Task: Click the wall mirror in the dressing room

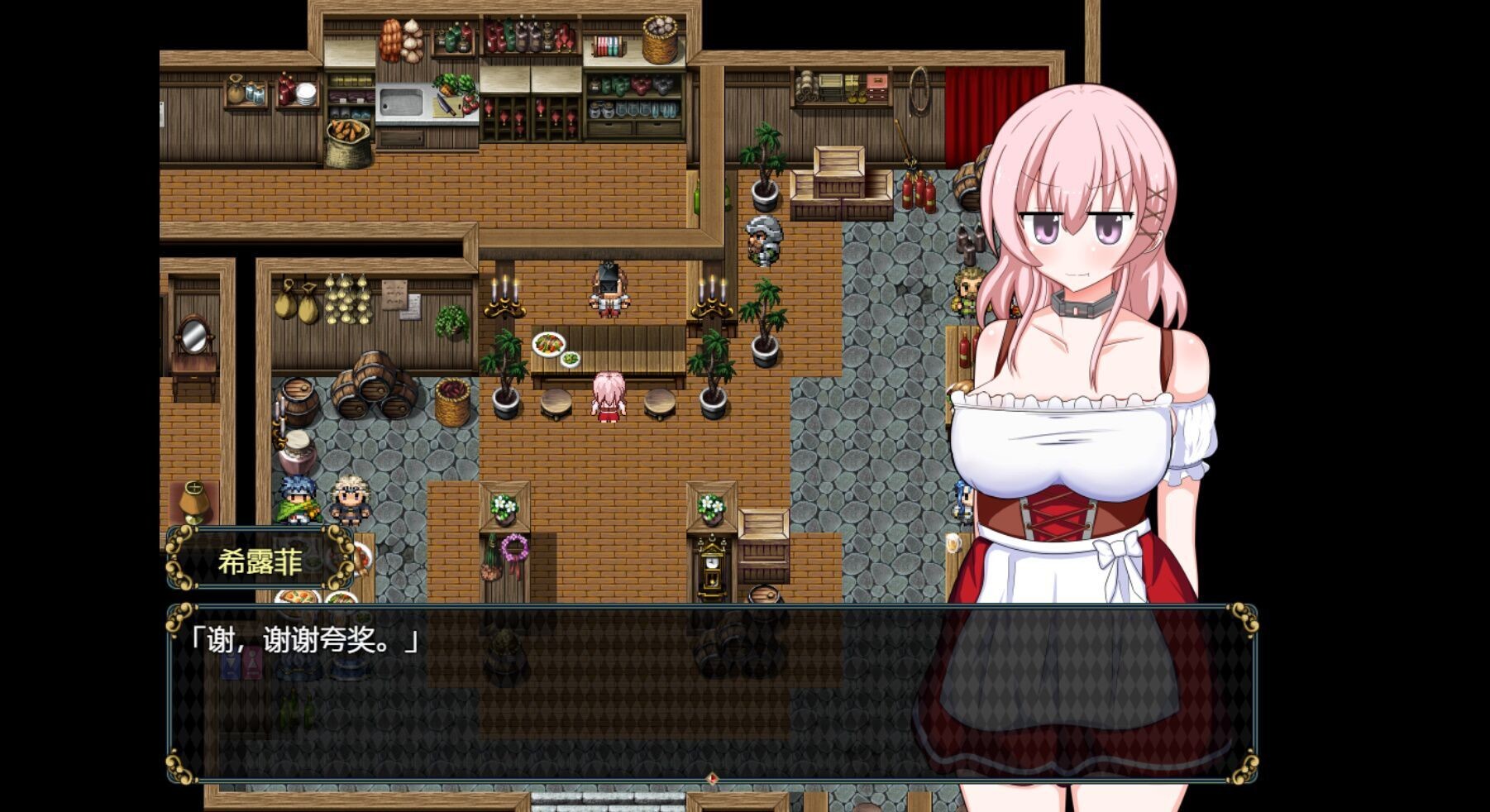Action: click(195, 335)
